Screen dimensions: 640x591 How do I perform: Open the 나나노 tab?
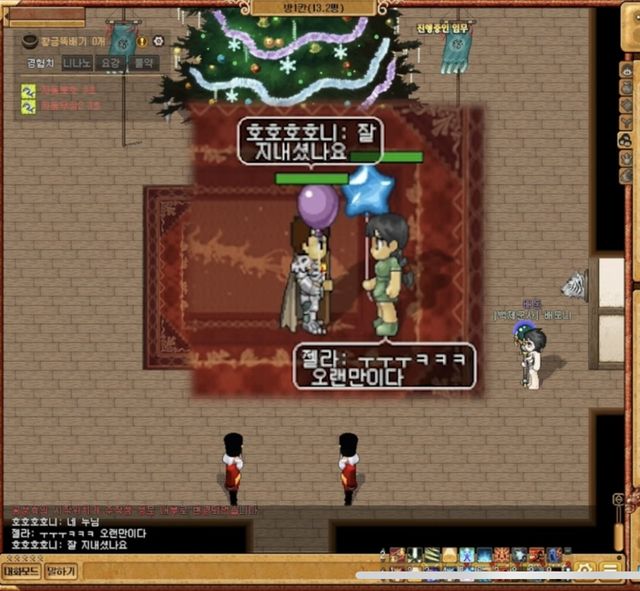click(x=76, y=63)
